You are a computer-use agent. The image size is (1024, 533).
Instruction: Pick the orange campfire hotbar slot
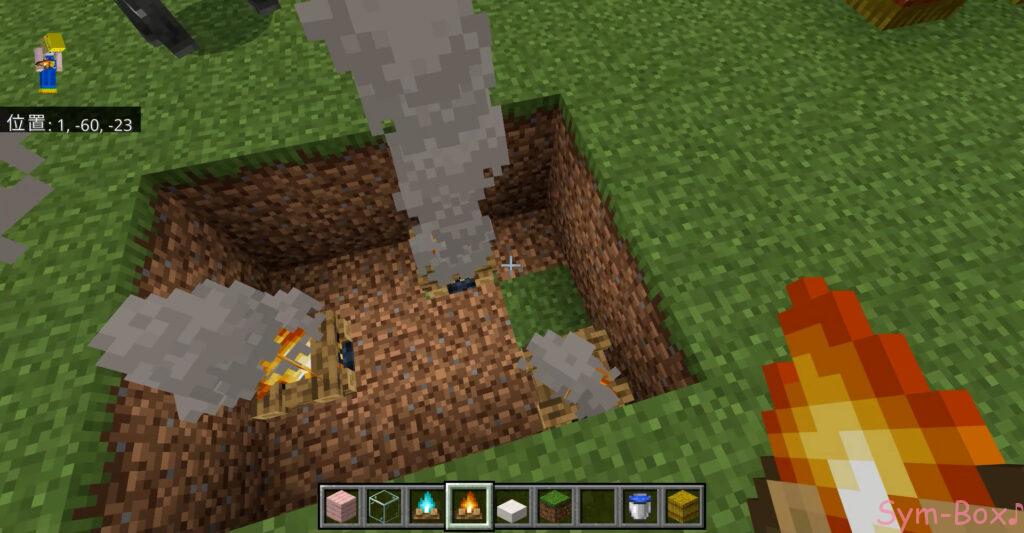tap(467, 506)
